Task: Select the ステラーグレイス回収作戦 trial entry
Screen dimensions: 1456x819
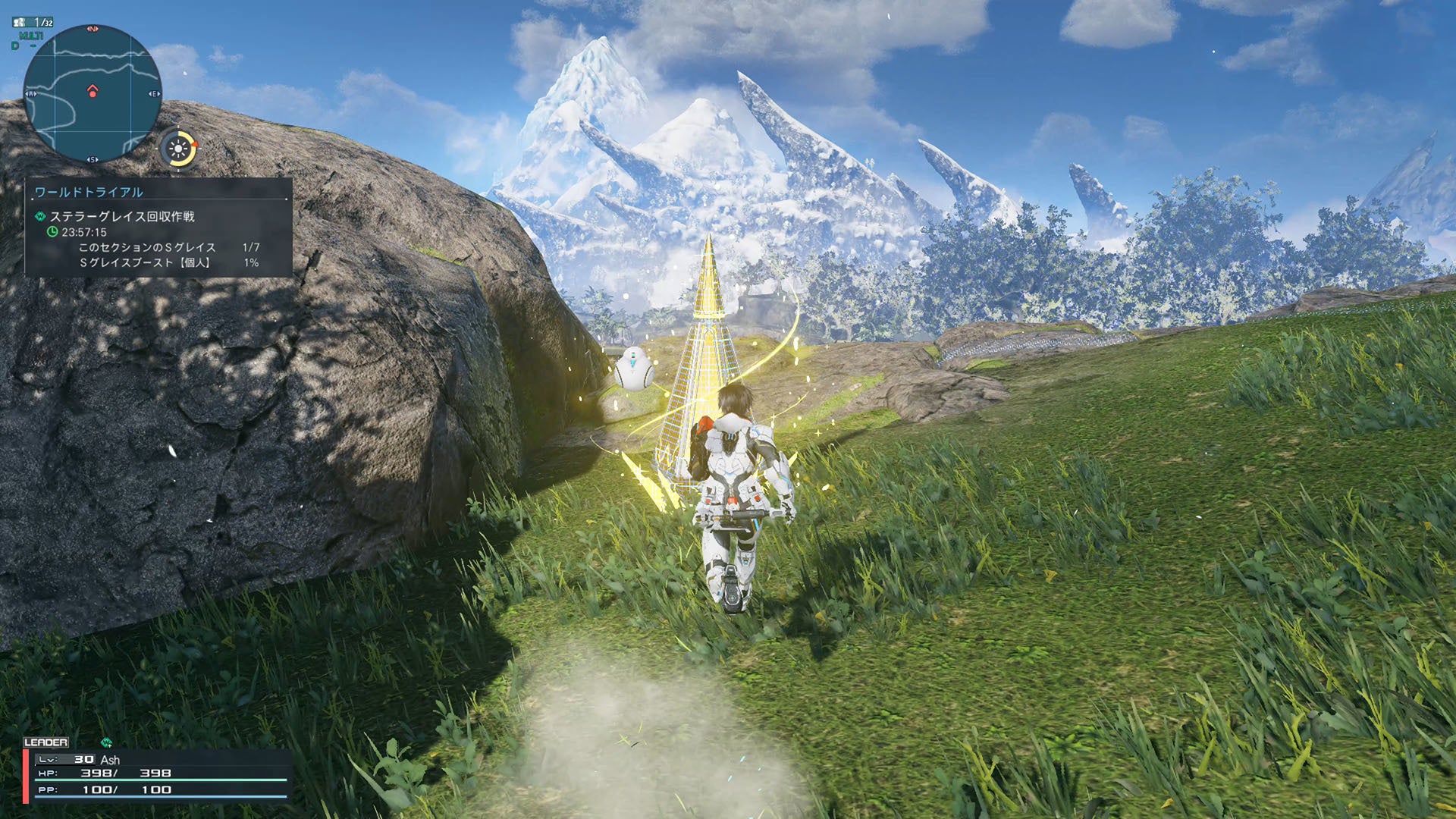Action: (x=122, y=217)
